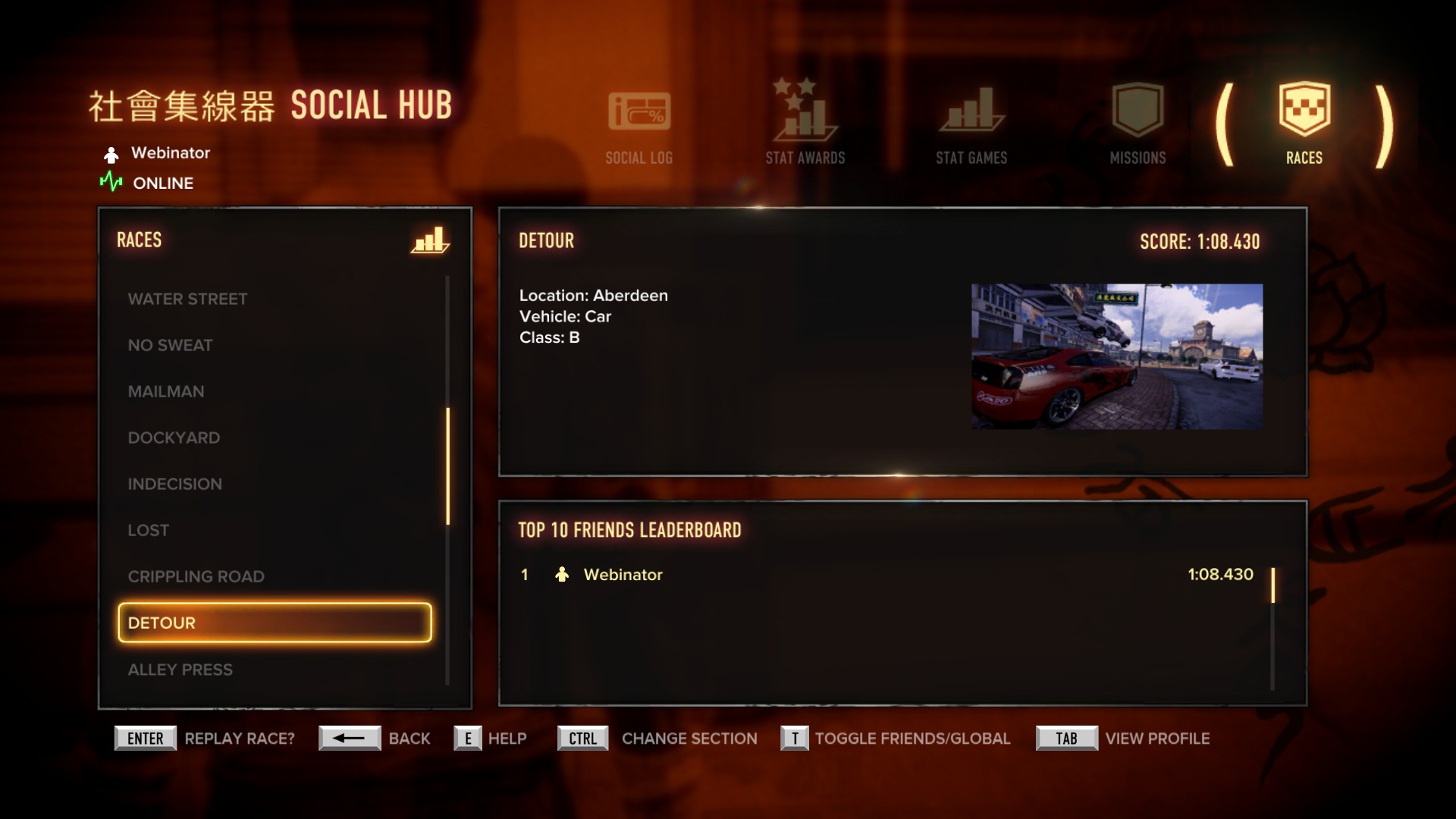Screen dimensions: 1456x819
Task: Click the leaderboard icon in Races header
Action: [430, 240]
